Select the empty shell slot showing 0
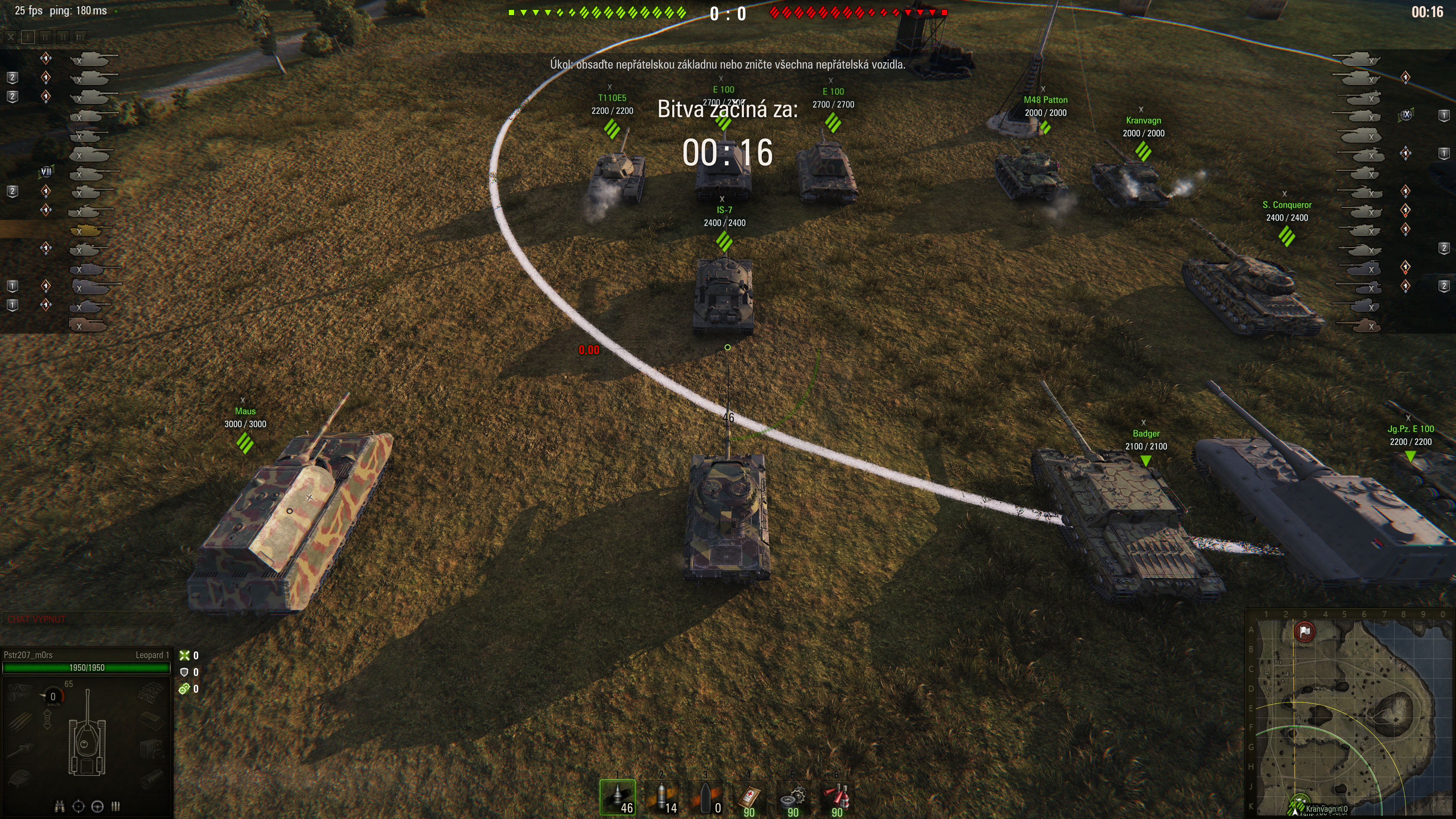This screenshot has height=819, width=1456. (705, 797)
